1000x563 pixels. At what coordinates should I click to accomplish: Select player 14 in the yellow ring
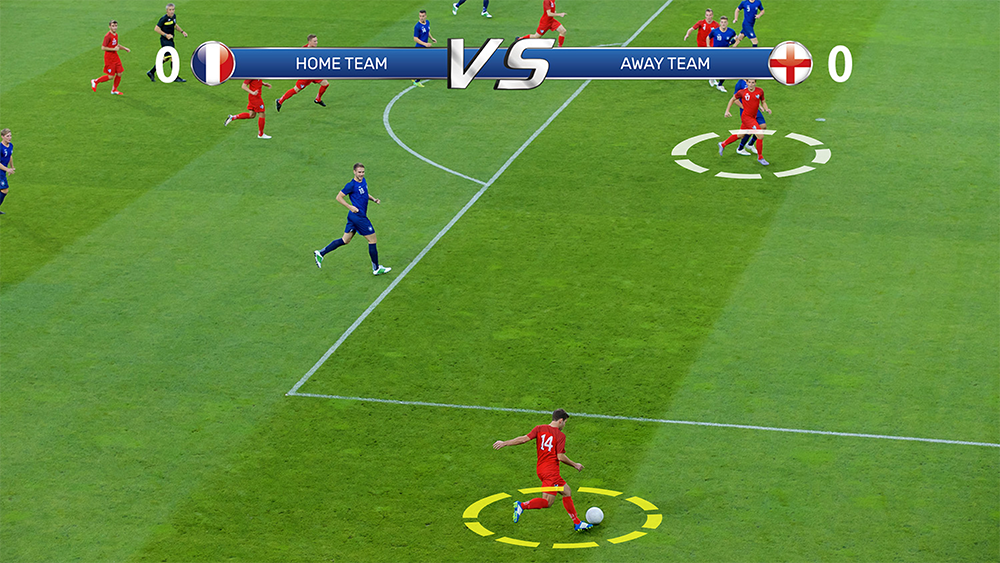point(549,465)
